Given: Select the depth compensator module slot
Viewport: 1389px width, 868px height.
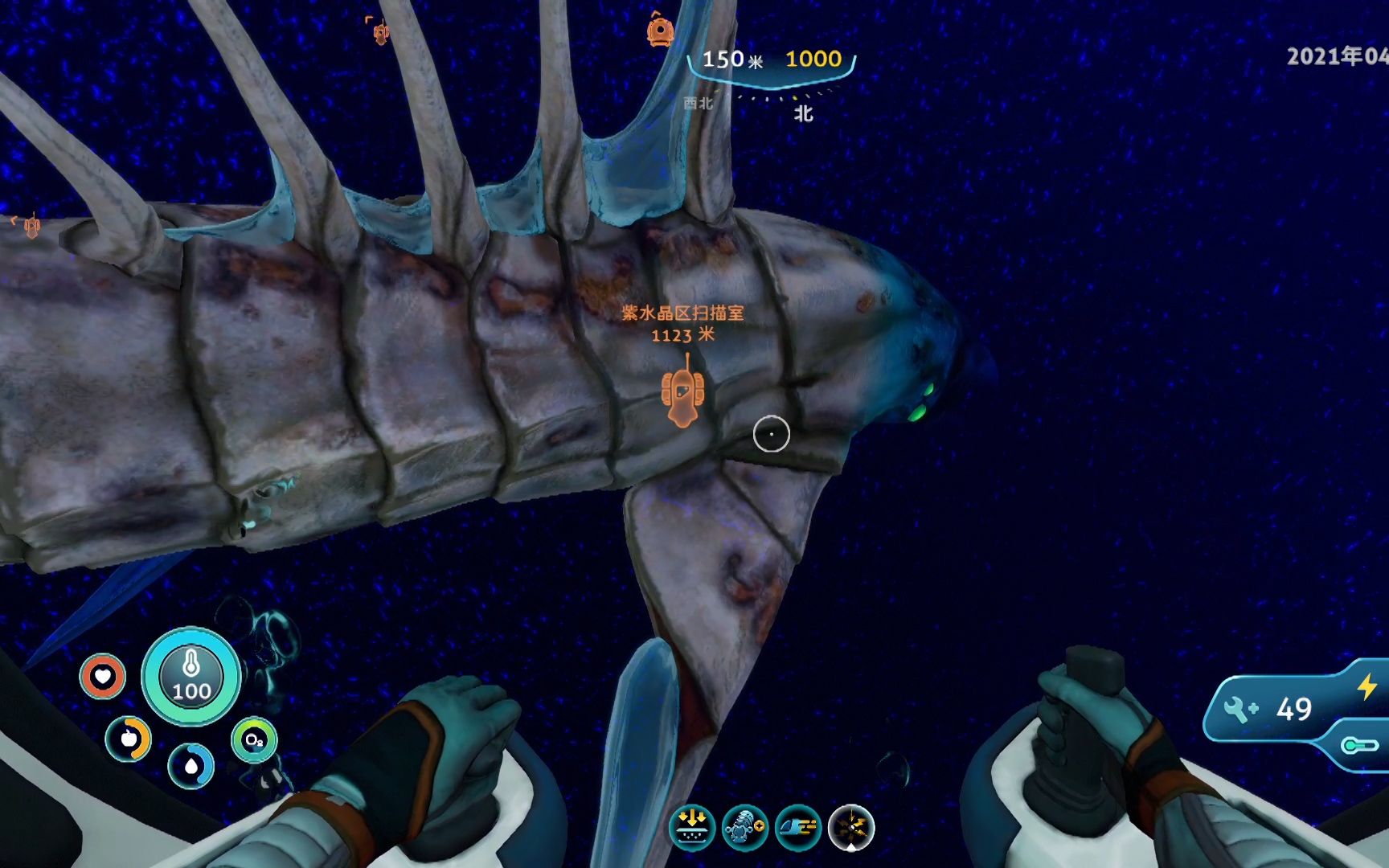Looking at the screenshot, I should (x=692, y=827).
